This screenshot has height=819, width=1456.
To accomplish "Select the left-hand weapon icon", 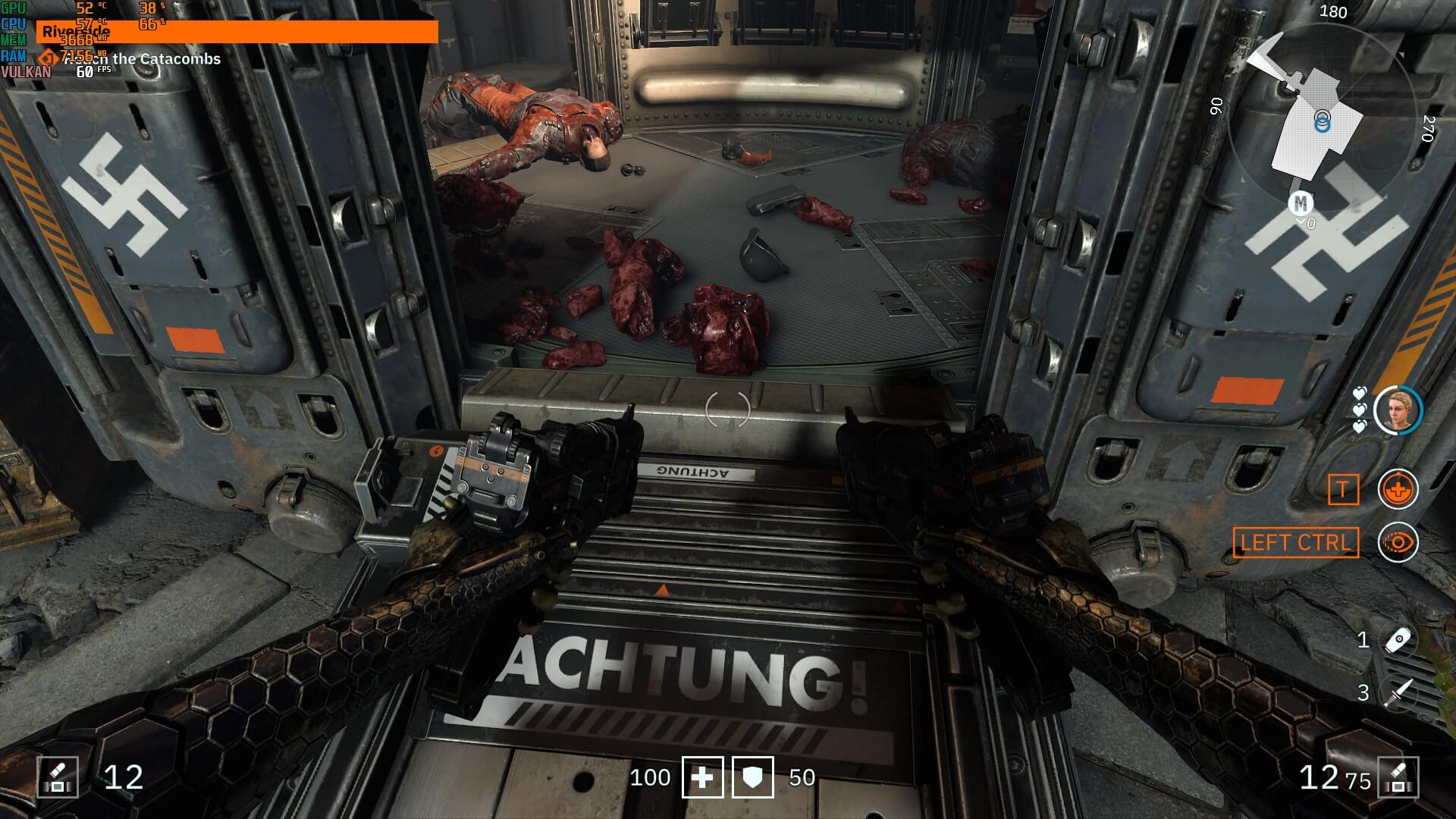I will (58, 777).
